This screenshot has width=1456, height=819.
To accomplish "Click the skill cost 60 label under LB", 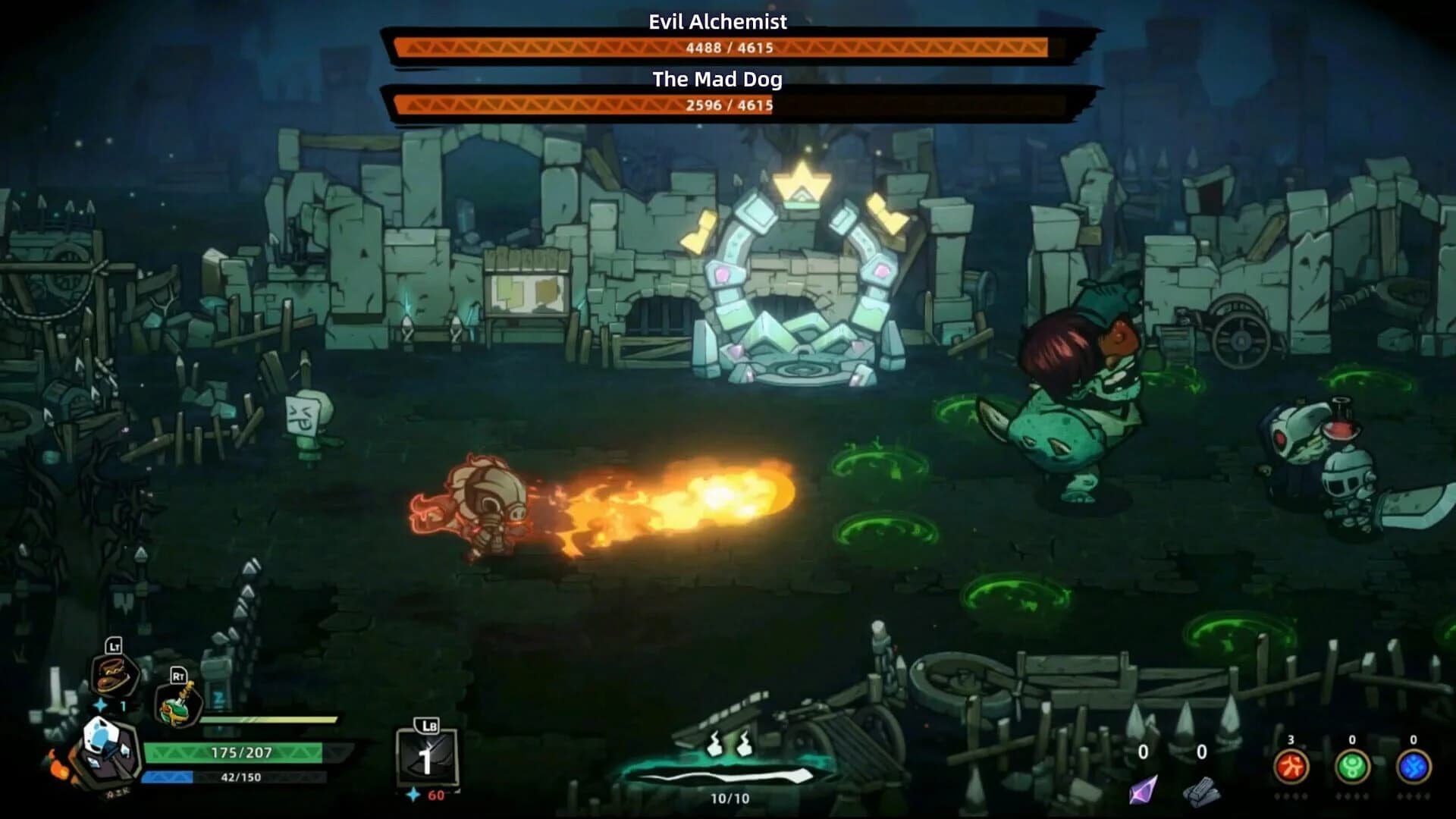I will [435, 796].
